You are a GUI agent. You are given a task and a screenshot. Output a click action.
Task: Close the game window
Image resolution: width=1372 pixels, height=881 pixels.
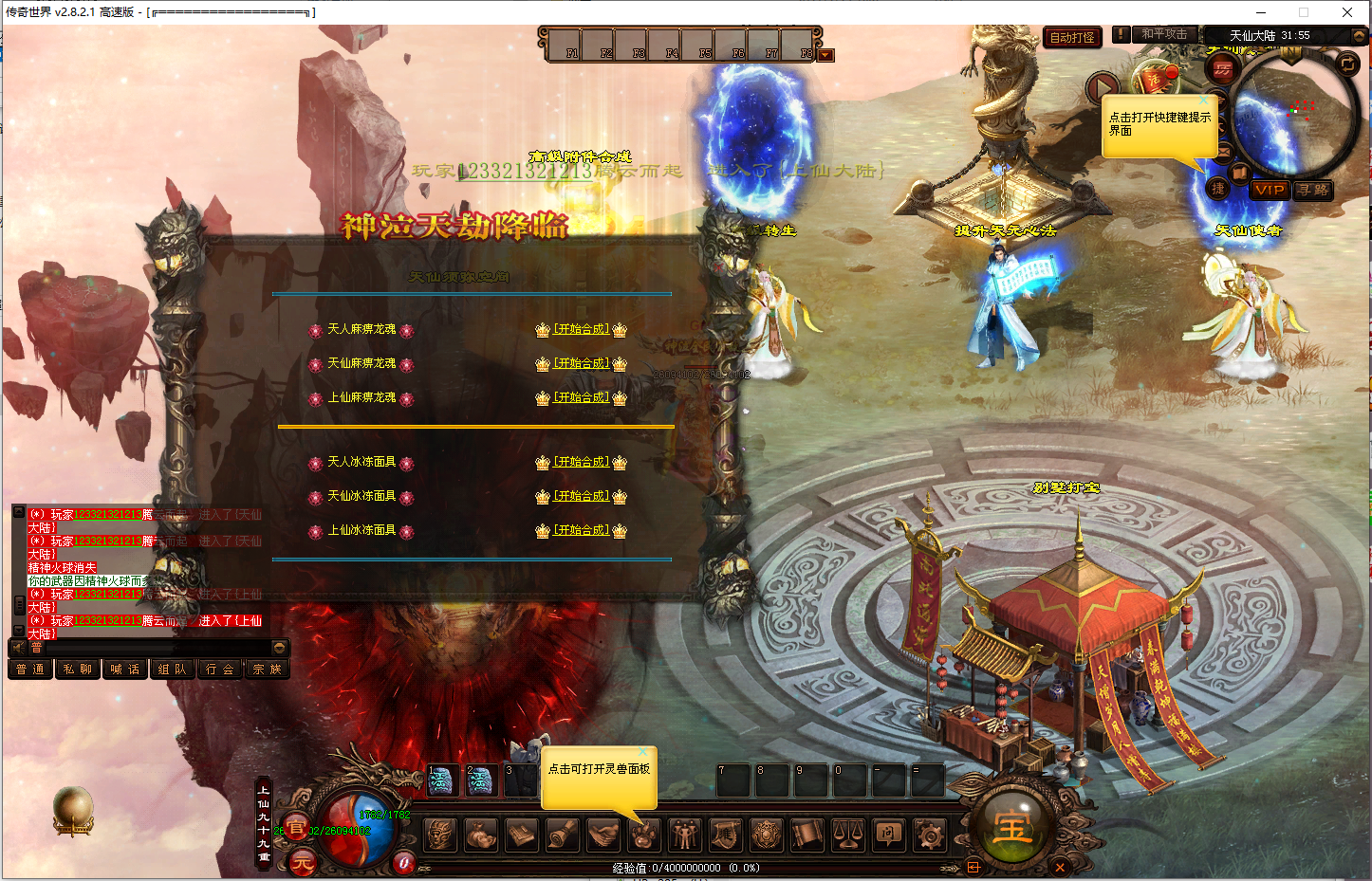1346,12
